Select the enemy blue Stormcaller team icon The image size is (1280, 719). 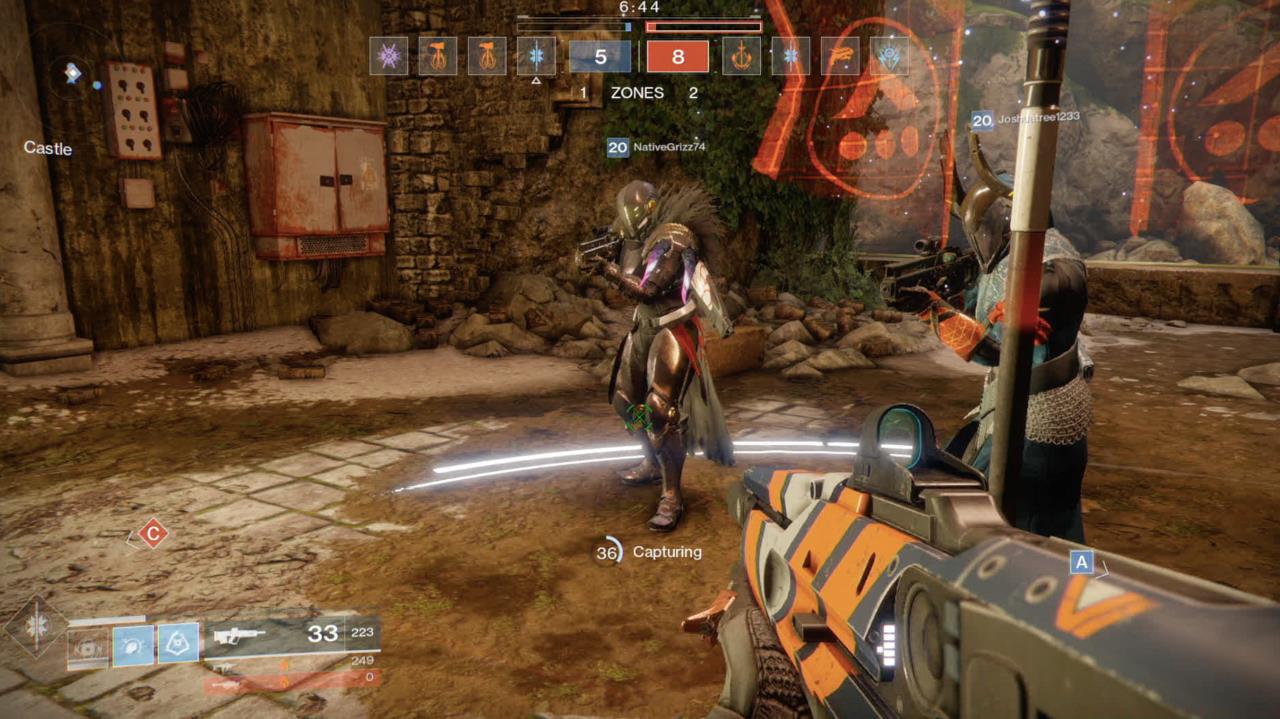(x=791, y=56)
